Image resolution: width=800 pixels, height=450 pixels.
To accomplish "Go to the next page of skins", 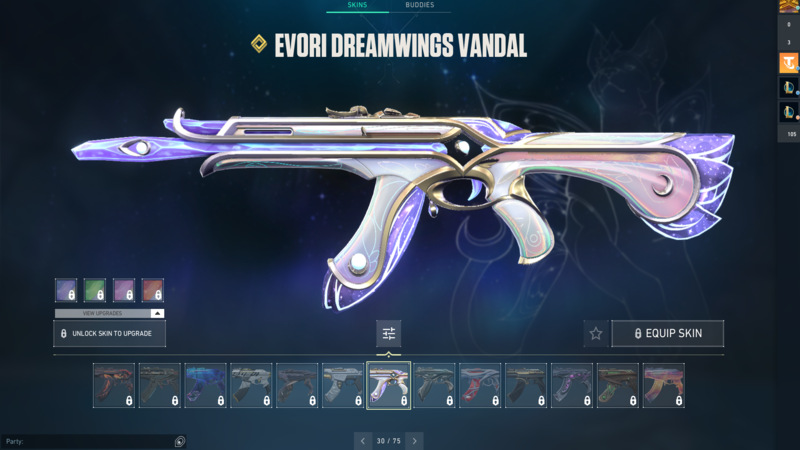I will tap(414, 441).
